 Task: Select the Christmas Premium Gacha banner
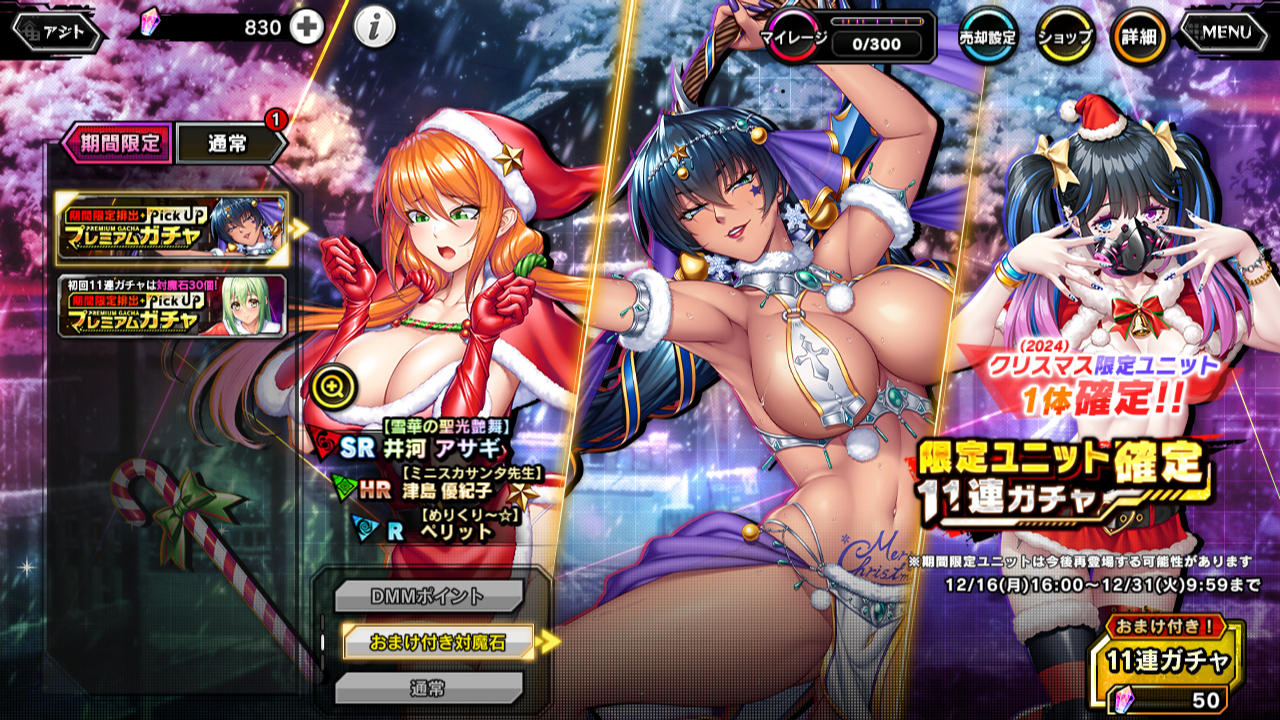[171, 229]
